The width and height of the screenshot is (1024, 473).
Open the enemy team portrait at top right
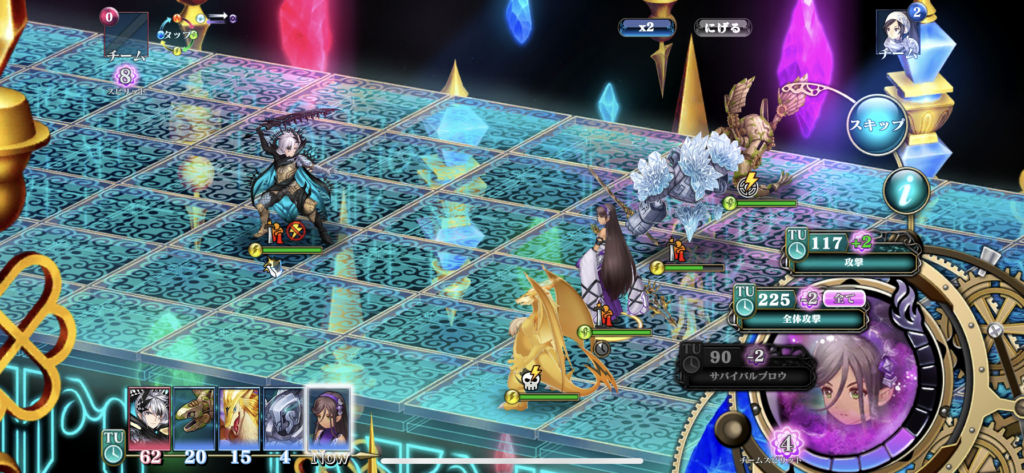tap(897, 34)
